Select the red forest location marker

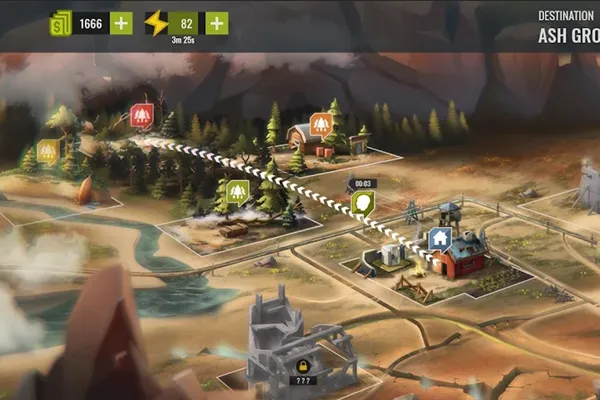[x=142, y=116]
